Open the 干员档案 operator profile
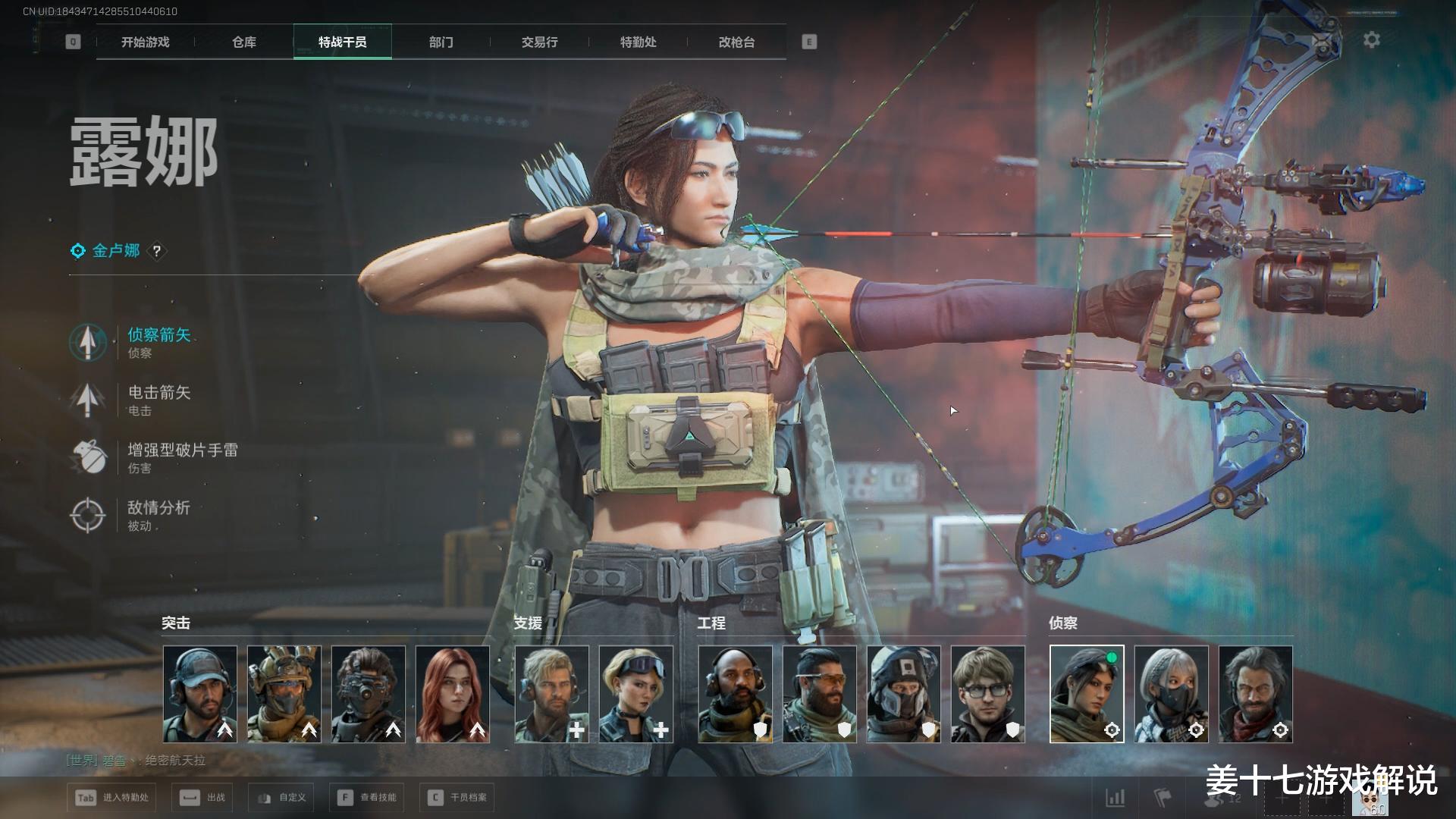The height and width of the screenshot is (819, 1456). (x=457, y=798)
